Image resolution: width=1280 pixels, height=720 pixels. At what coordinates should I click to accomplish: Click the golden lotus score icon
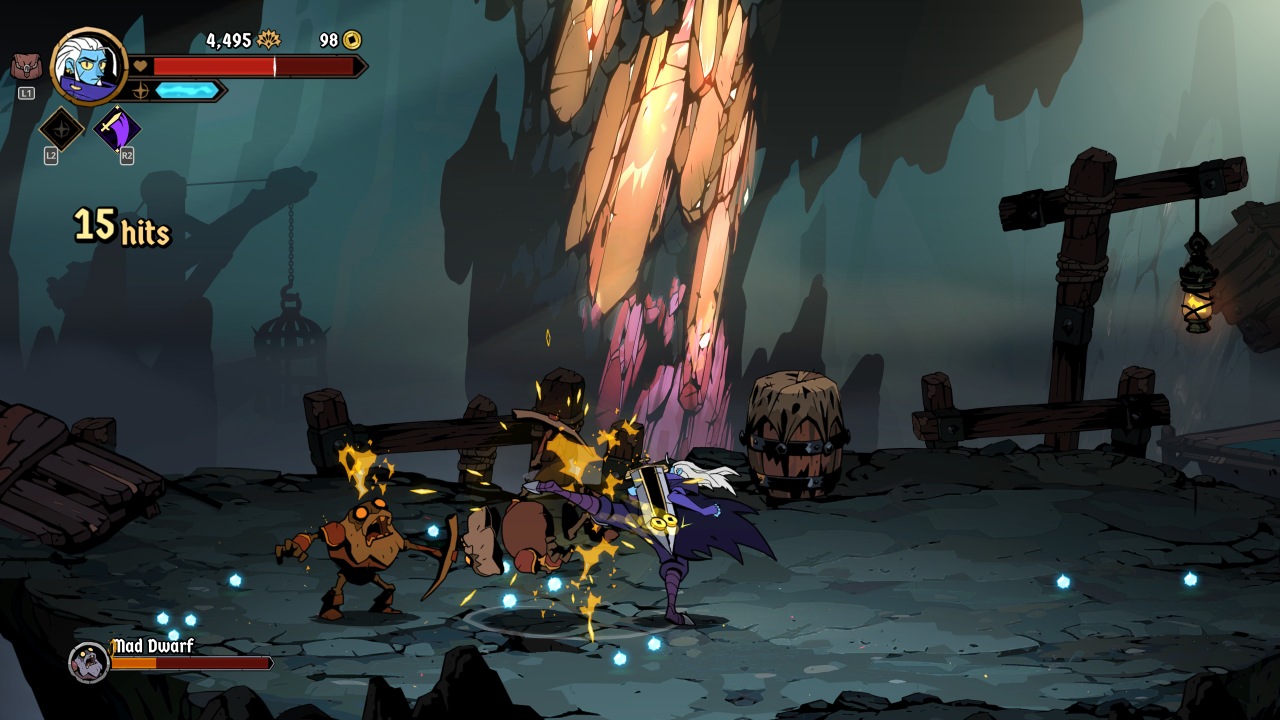(x=269, y=40)
